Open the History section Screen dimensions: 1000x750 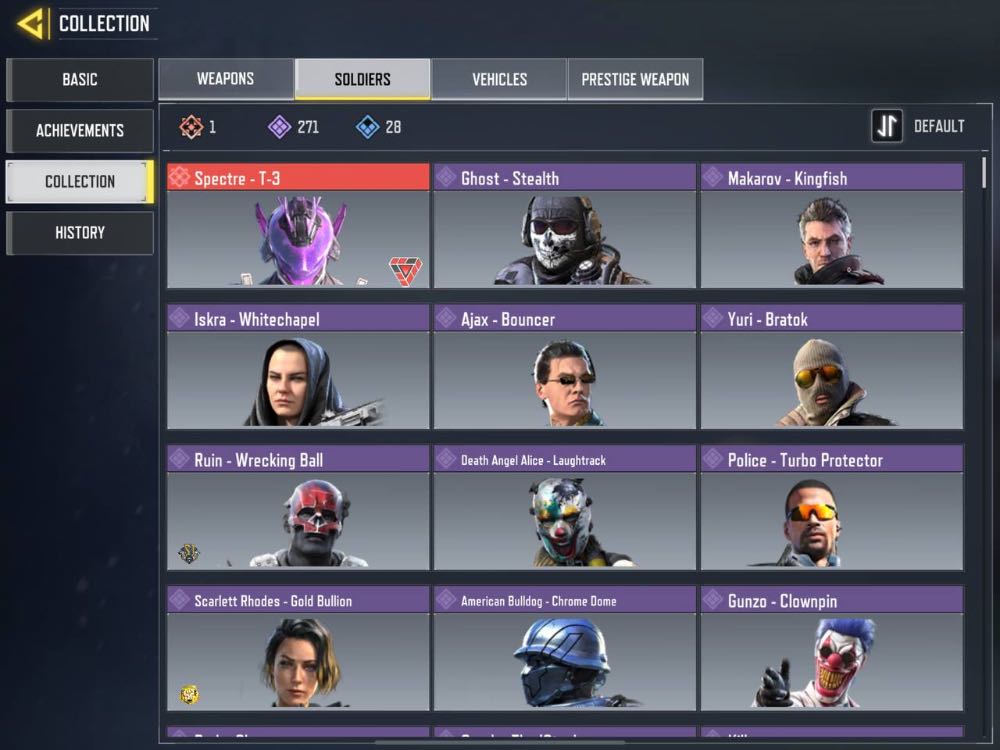click(80, 233)
